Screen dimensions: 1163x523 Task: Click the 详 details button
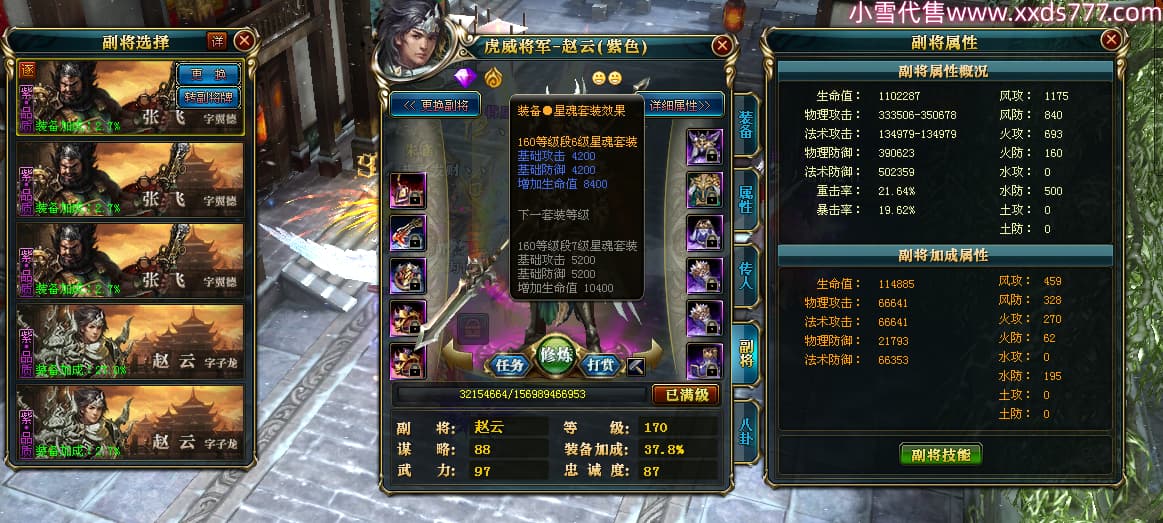(x=217, y=41)
